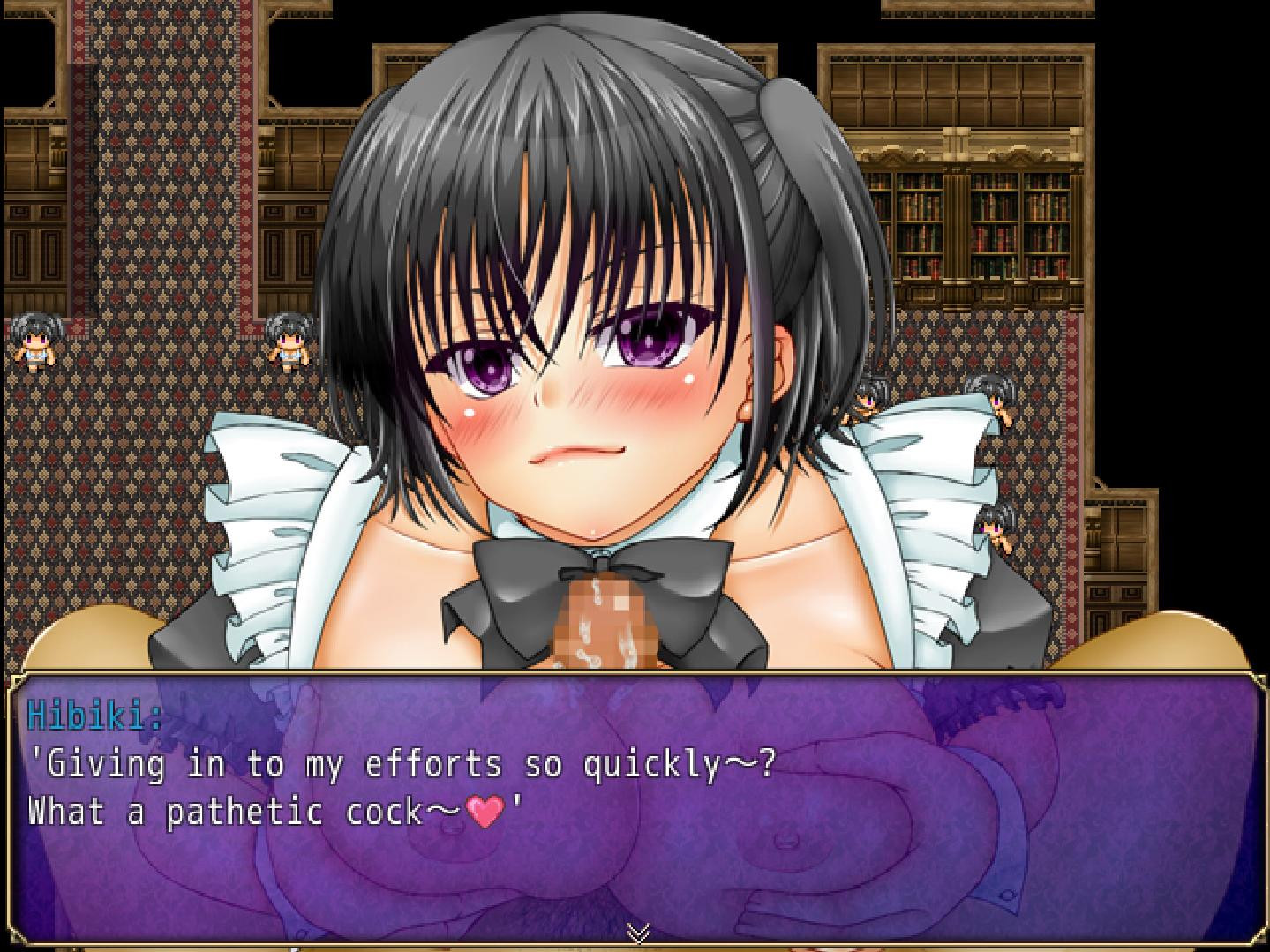This screenshot has height=952, width=1270.
Task: Click the continue arrow below the dialogue
Action: tap(638, 932)
